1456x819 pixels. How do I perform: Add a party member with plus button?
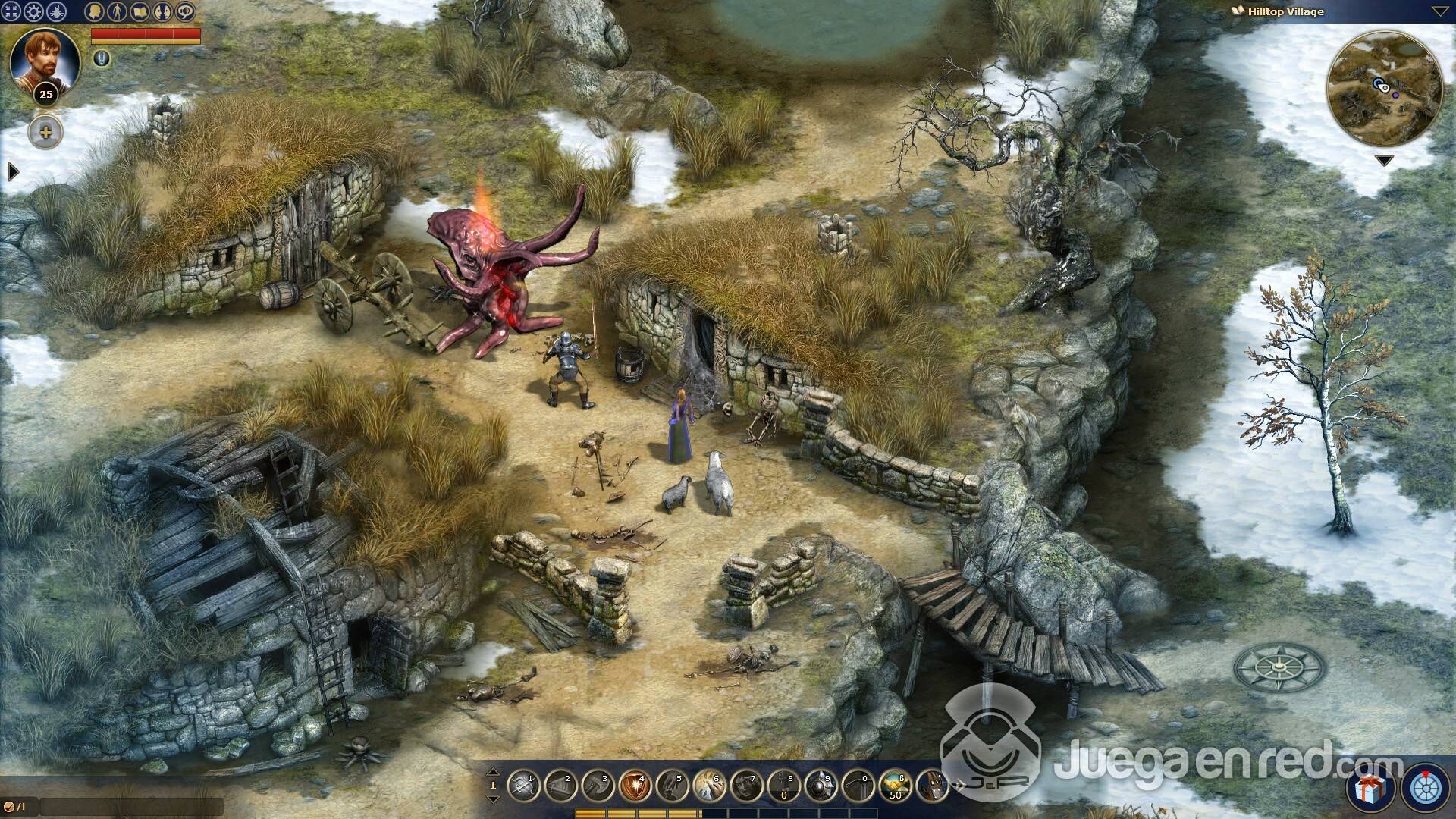45,133
